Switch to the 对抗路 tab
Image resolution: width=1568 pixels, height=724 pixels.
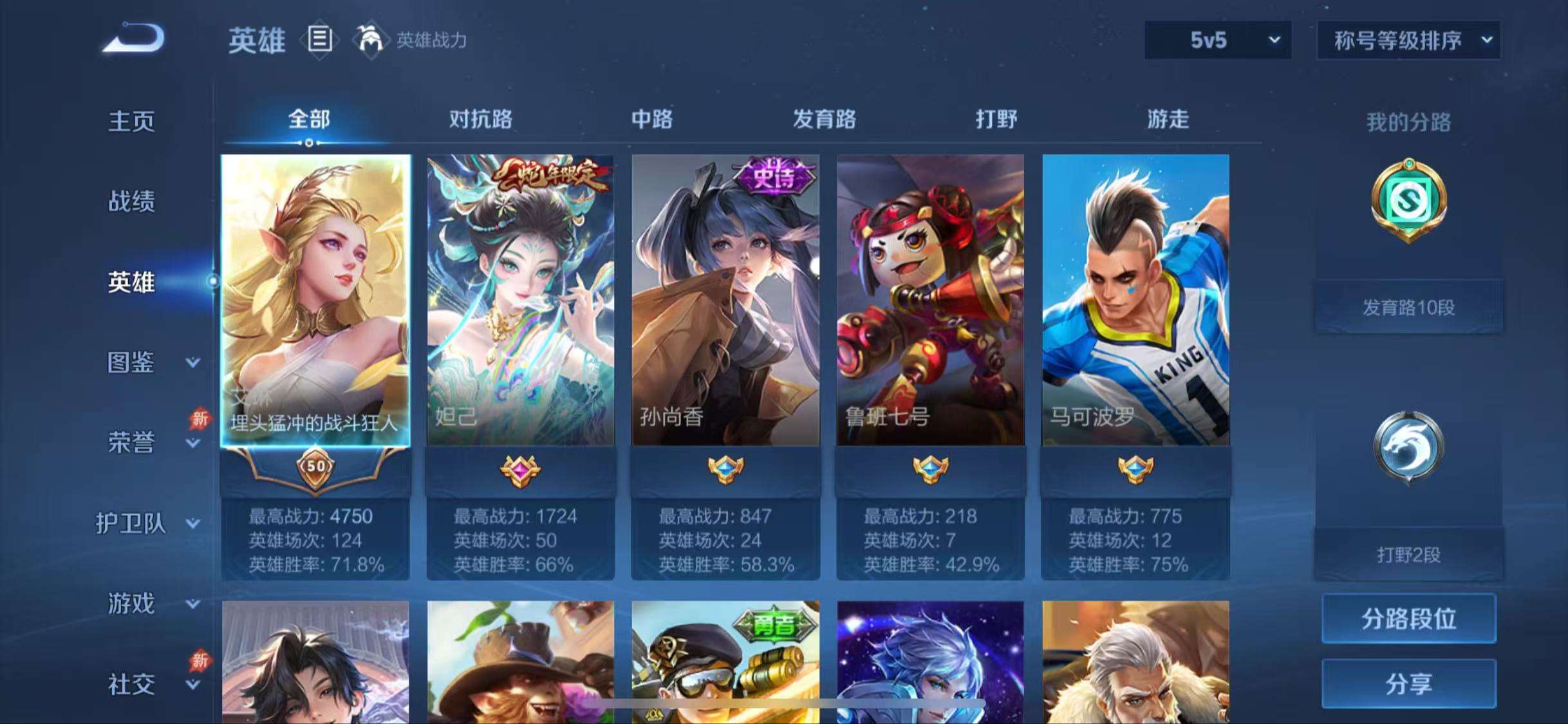point(480,120)
